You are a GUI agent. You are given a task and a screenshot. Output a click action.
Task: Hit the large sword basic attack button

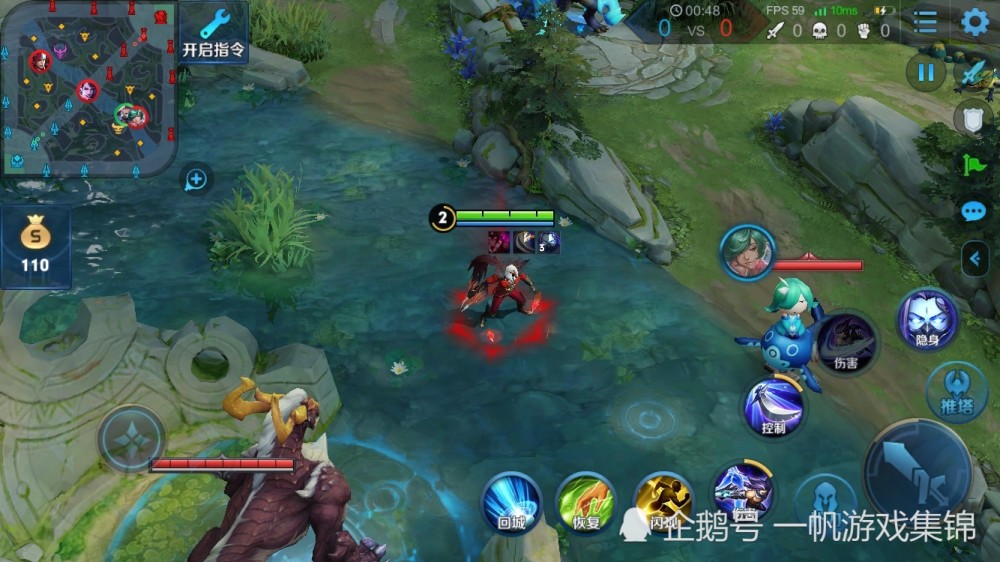917,472
